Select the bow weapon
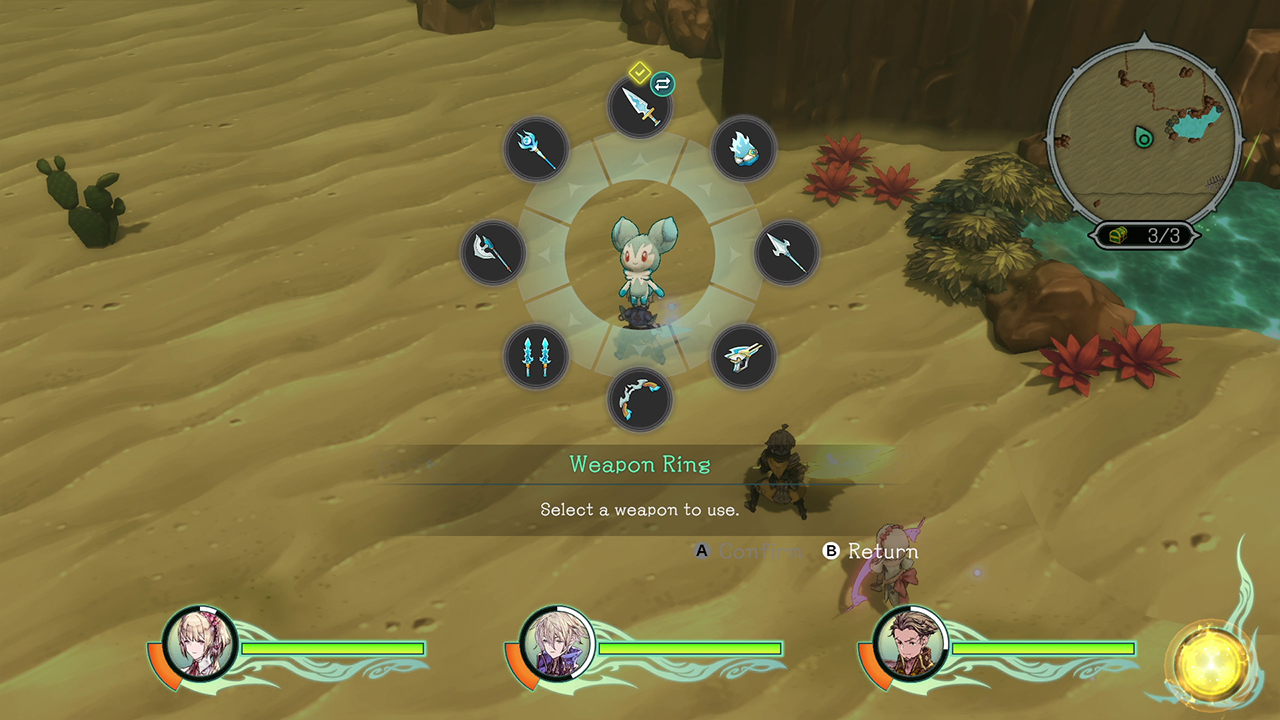1280x720 pixels. click(640, 399)
